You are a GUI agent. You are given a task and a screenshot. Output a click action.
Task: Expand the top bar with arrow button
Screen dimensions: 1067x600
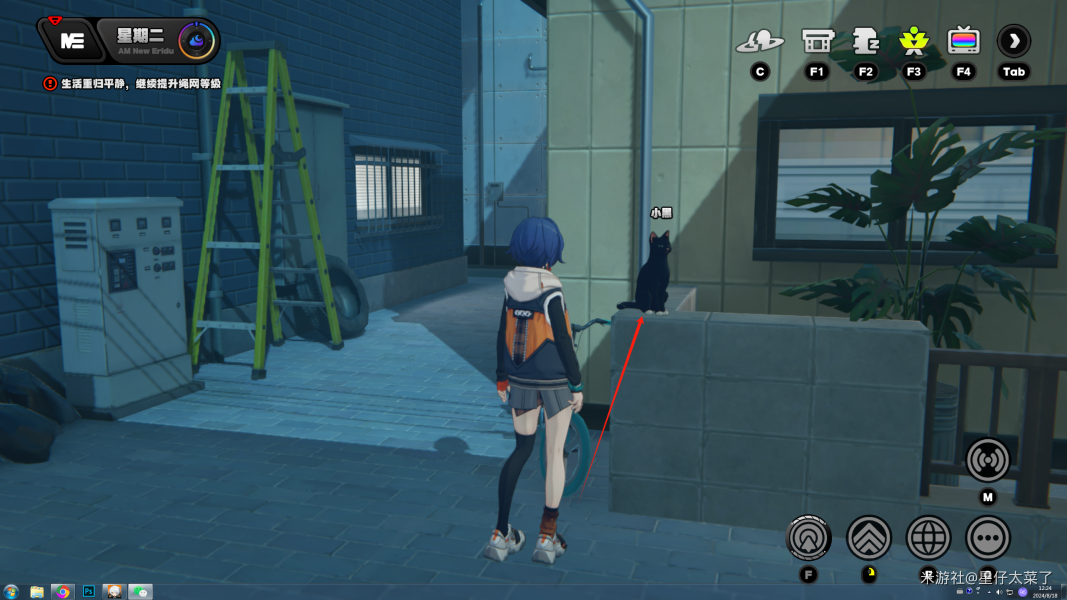(x=1014, y=41)
